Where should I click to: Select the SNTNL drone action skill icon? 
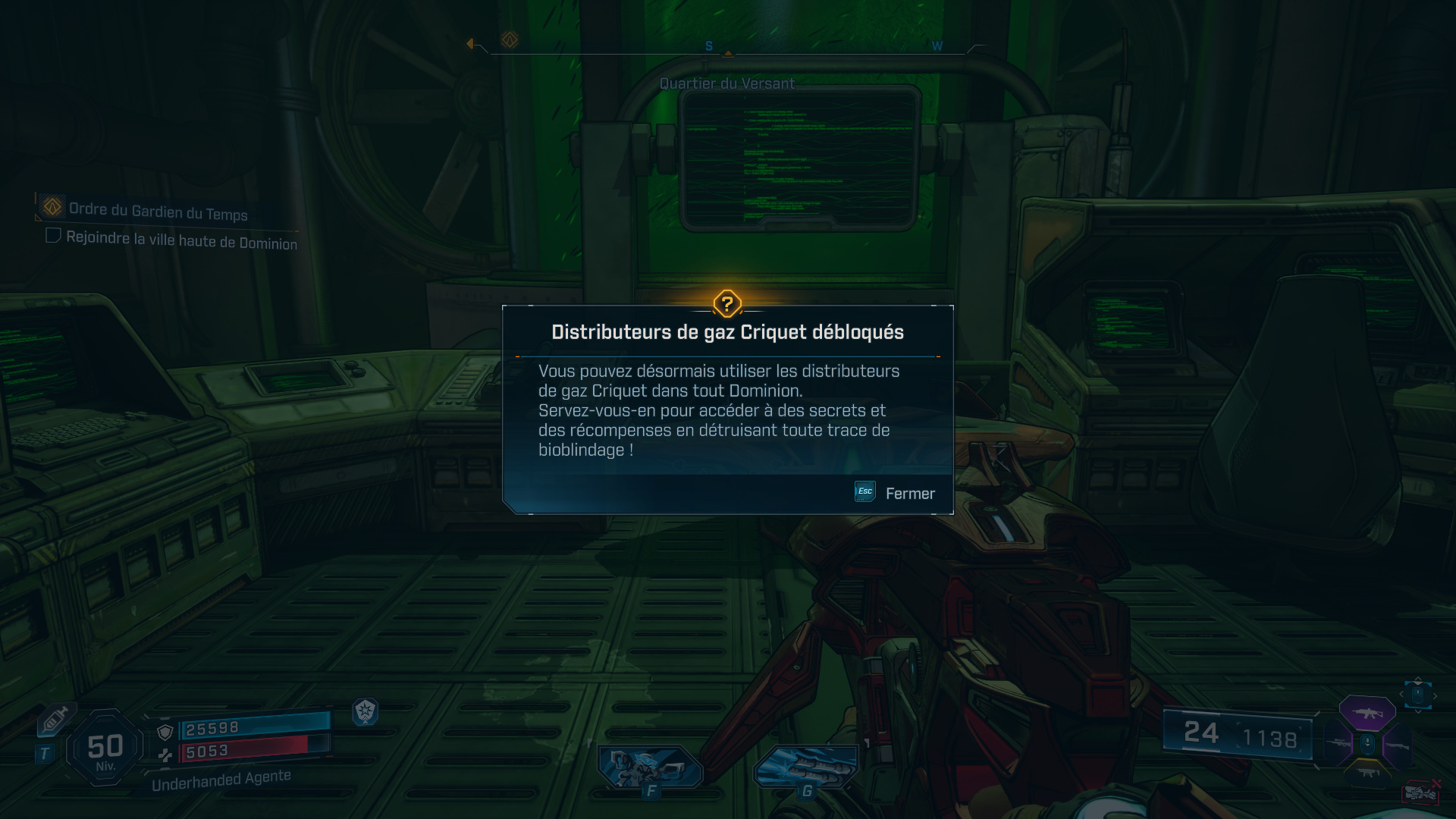(649, 766)
